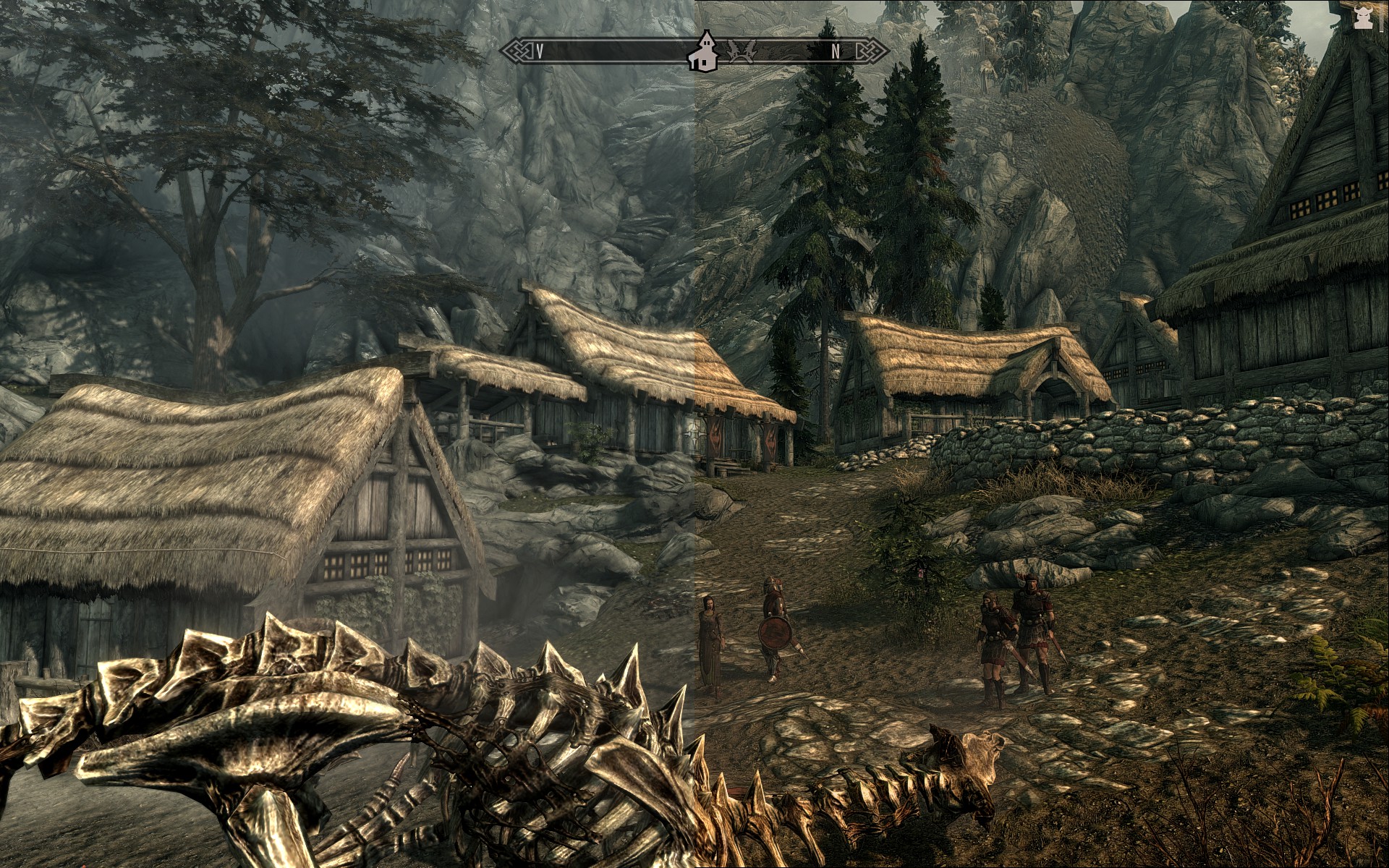Select the antler-shaped compass marker

742,51
